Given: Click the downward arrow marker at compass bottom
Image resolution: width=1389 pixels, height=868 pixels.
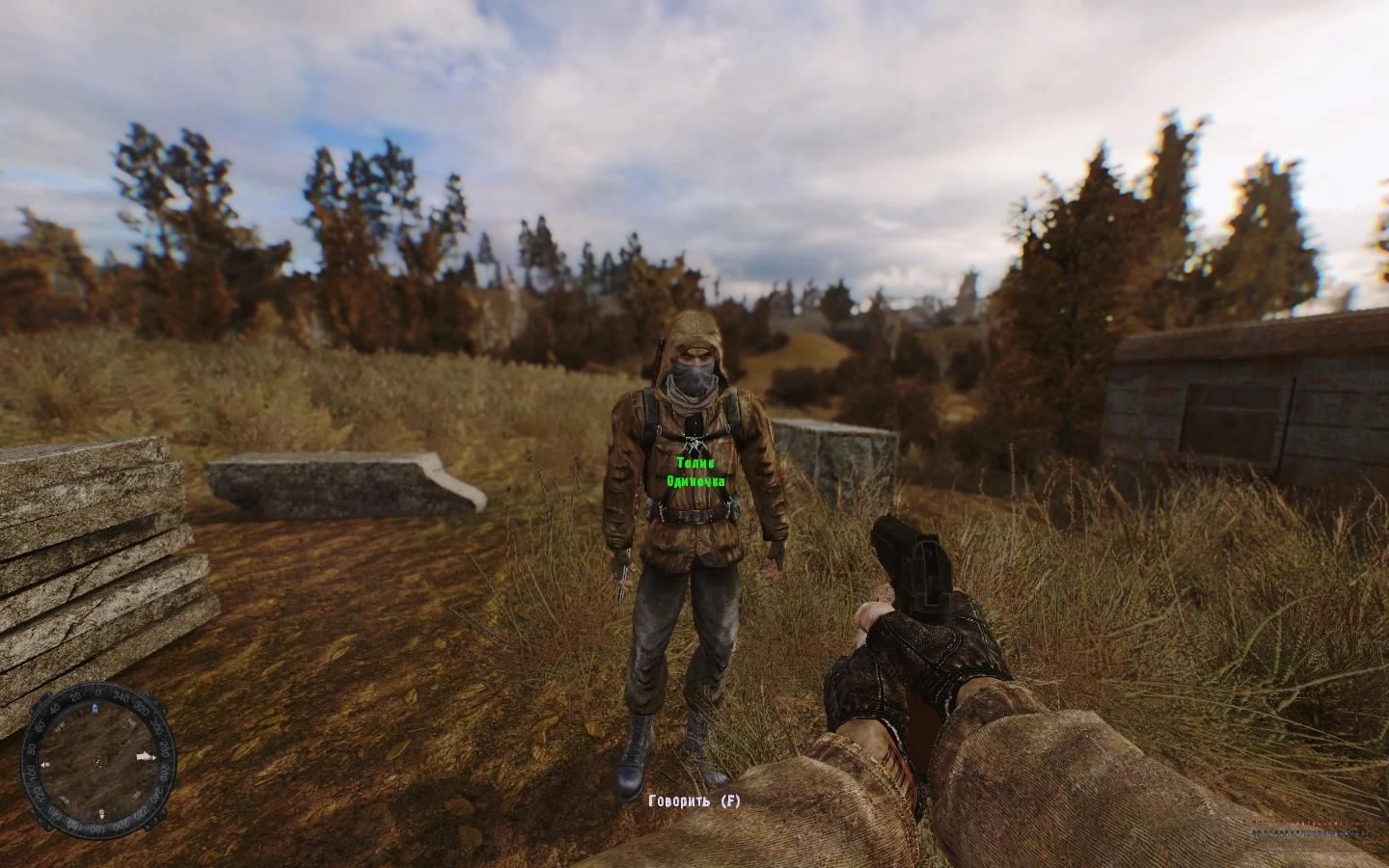Looking at the screenshot, I should tap(101, 813).
